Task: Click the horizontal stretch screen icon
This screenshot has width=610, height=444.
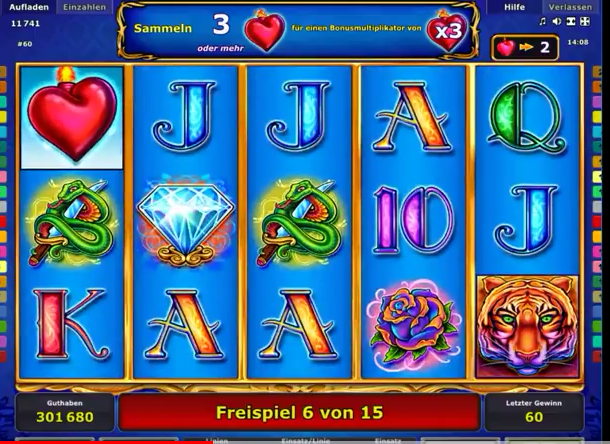Action: [571, 21]
